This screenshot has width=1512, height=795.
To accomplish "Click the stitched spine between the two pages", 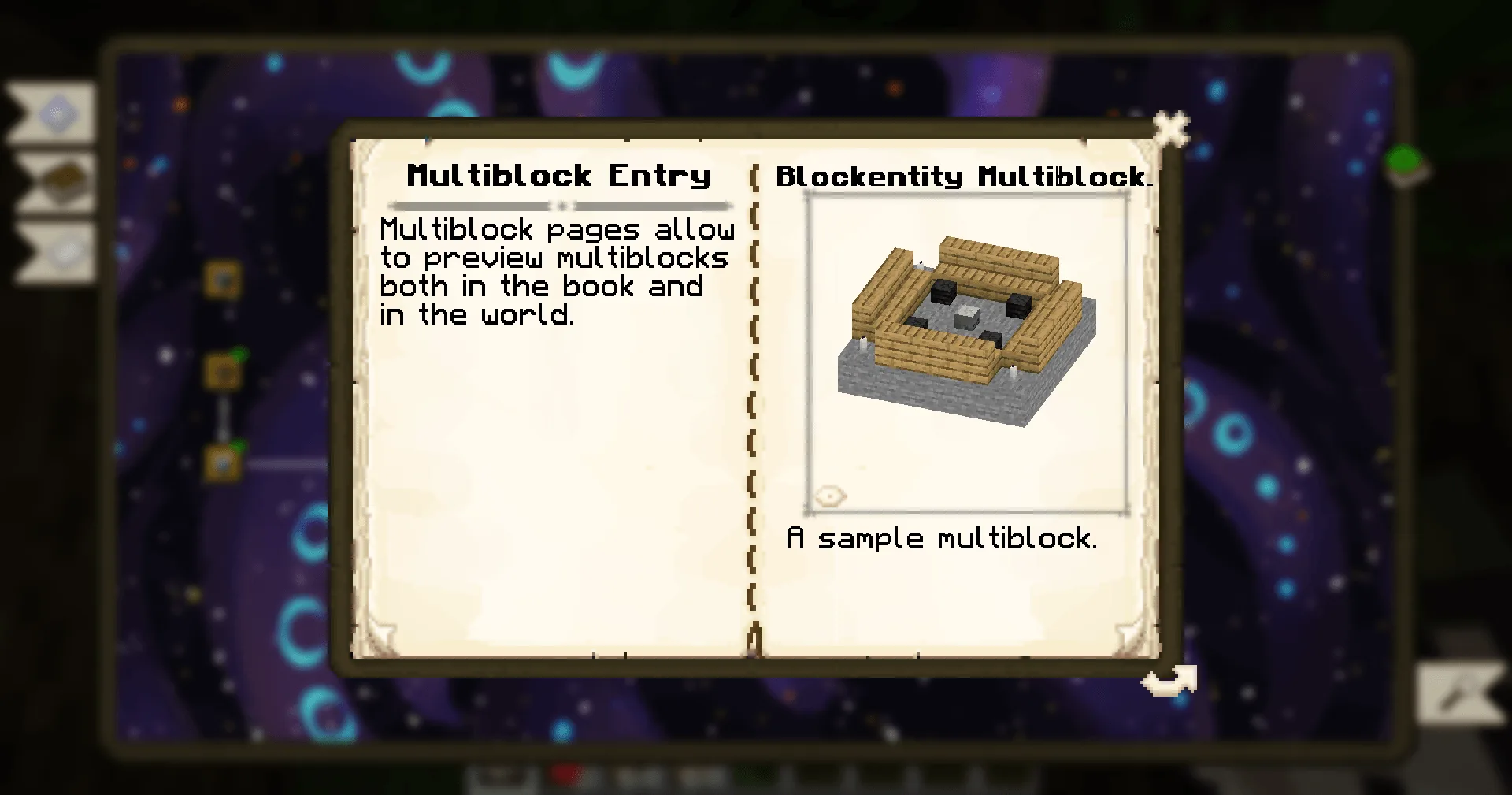I will click(x=754, y=394).
